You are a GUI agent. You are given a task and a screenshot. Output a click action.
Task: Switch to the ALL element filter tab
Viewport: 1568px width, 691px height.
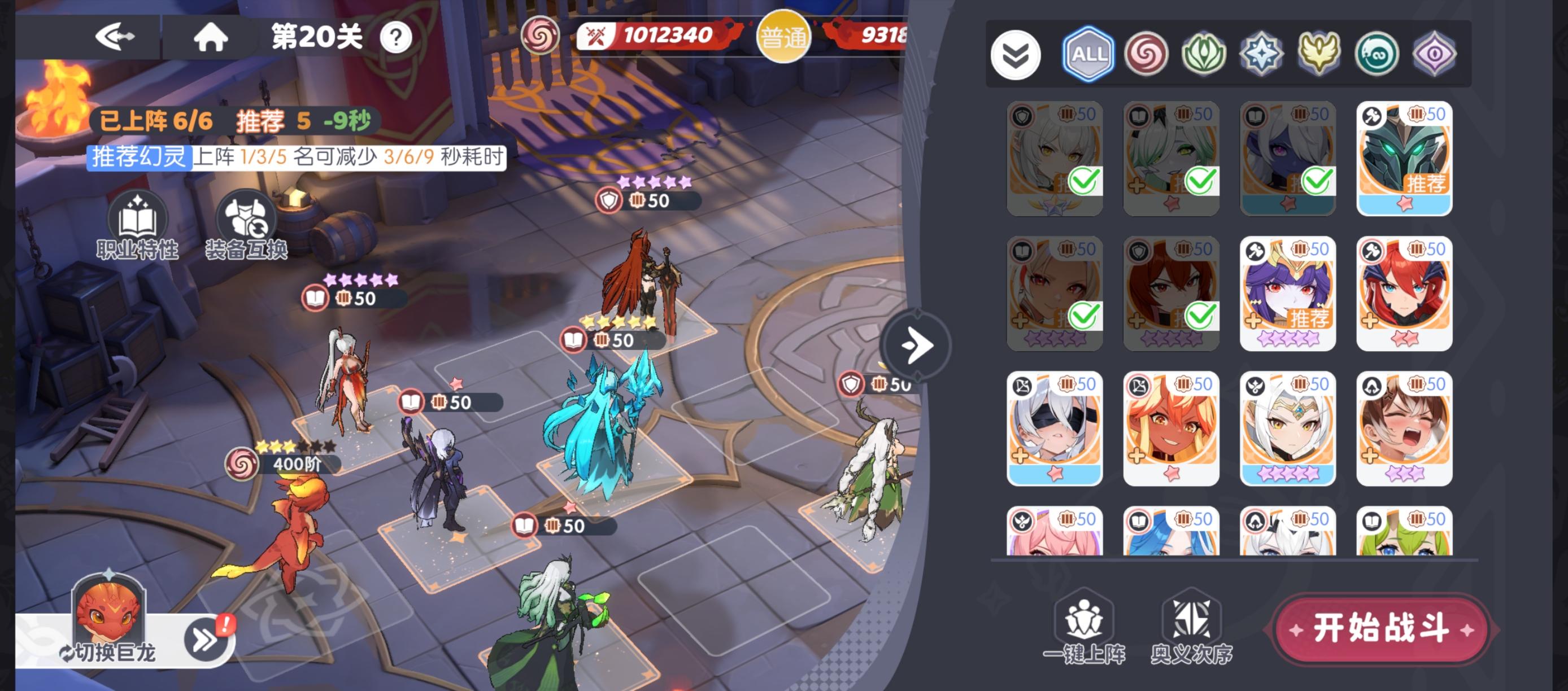pos(1088,54)
